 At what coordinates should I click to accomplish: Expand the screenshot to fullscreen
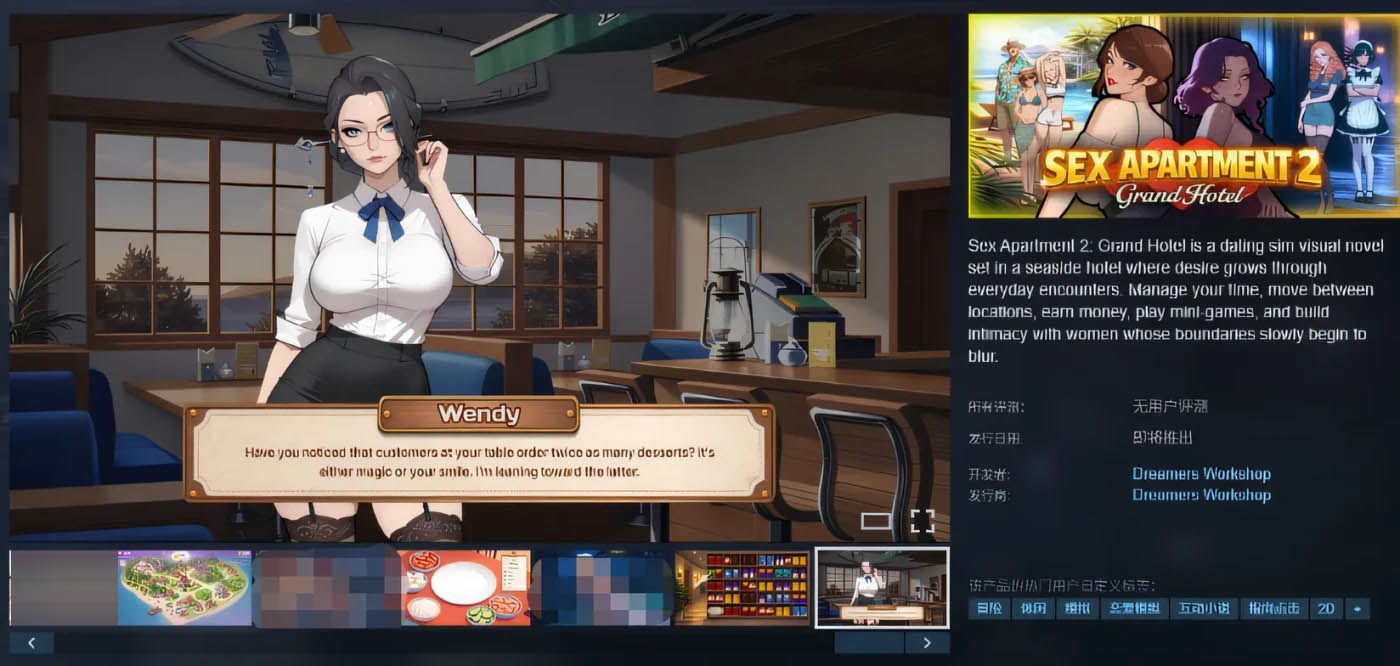(x=922, y=520)
